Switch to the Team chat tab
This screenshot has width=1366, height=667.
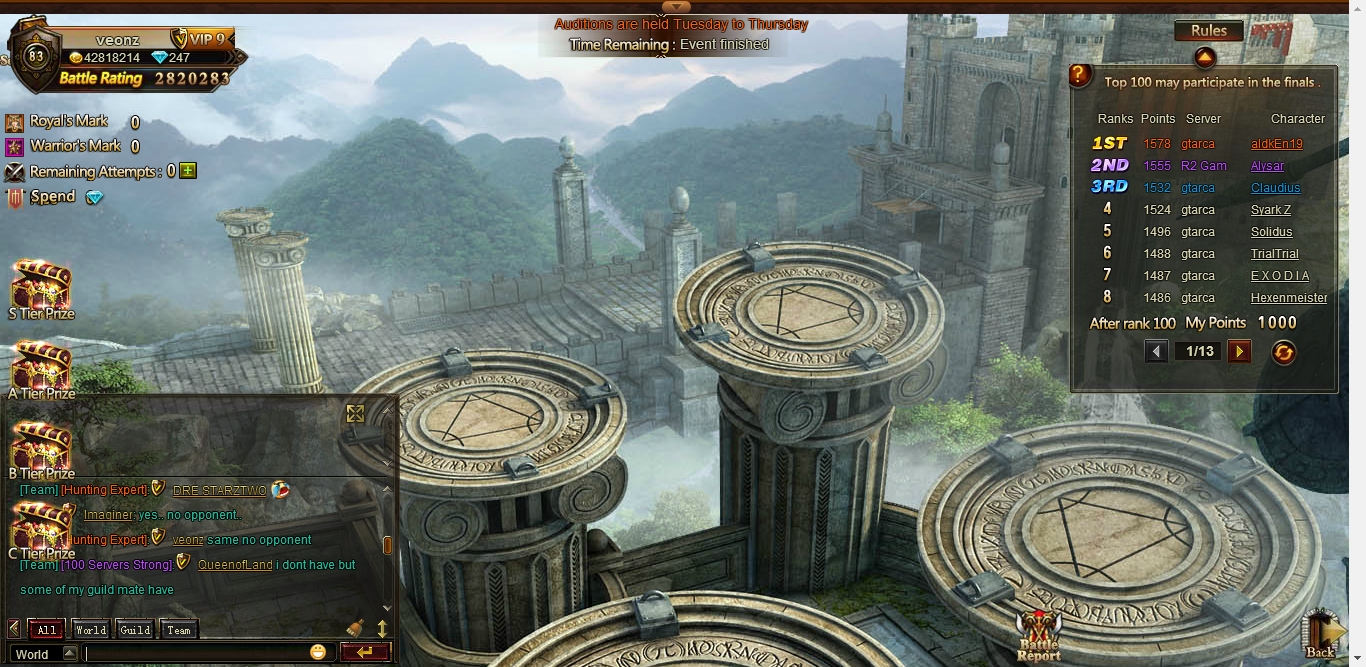(179, 630)
